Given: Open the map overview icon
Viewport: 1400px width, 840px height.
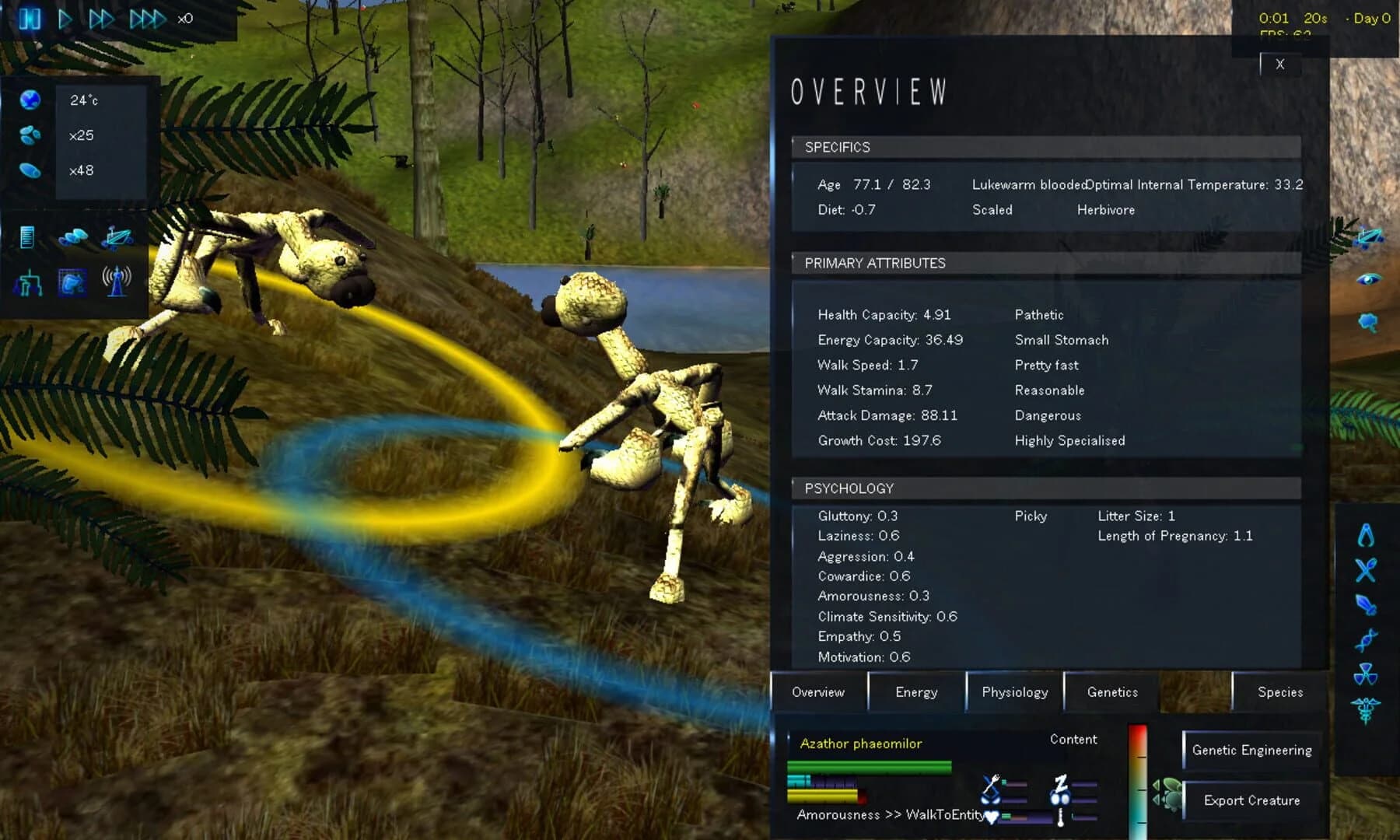Looking at the screenshot, I should point(75,236).
